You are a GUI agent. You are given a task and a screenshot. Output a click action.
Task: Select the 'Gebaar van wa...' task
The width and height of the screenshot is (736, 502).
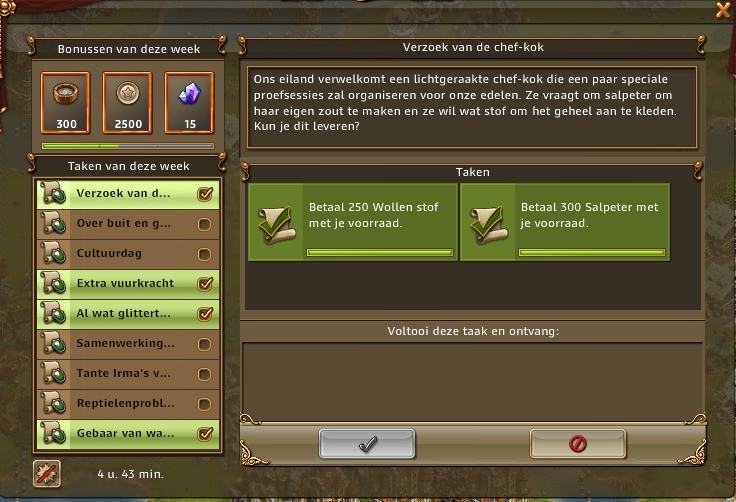125,434
